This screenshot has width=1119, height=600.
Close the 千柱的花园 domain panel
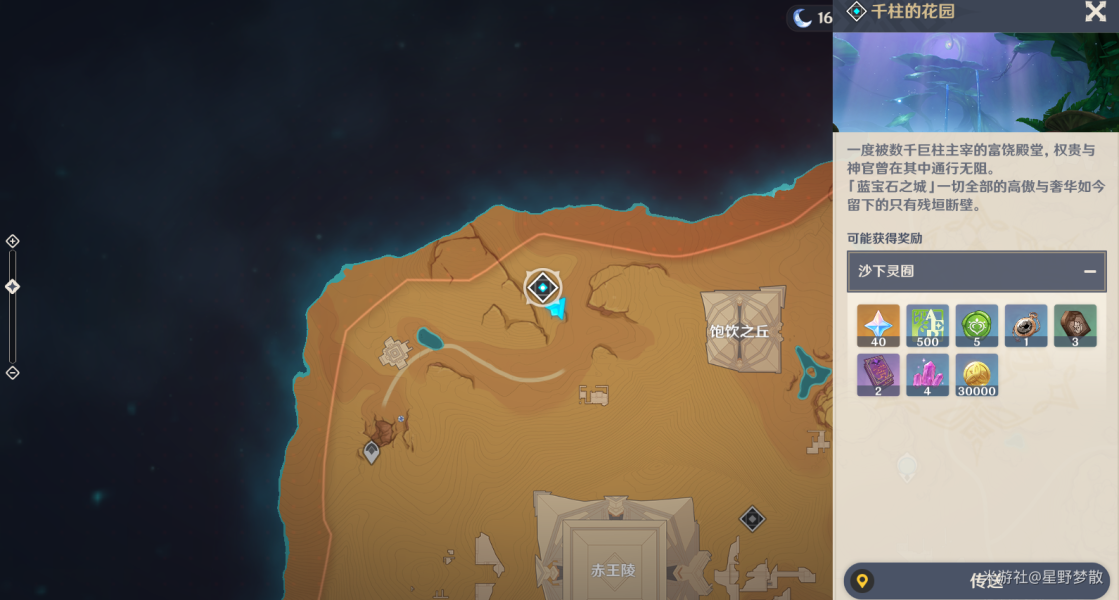[1095, 12]
